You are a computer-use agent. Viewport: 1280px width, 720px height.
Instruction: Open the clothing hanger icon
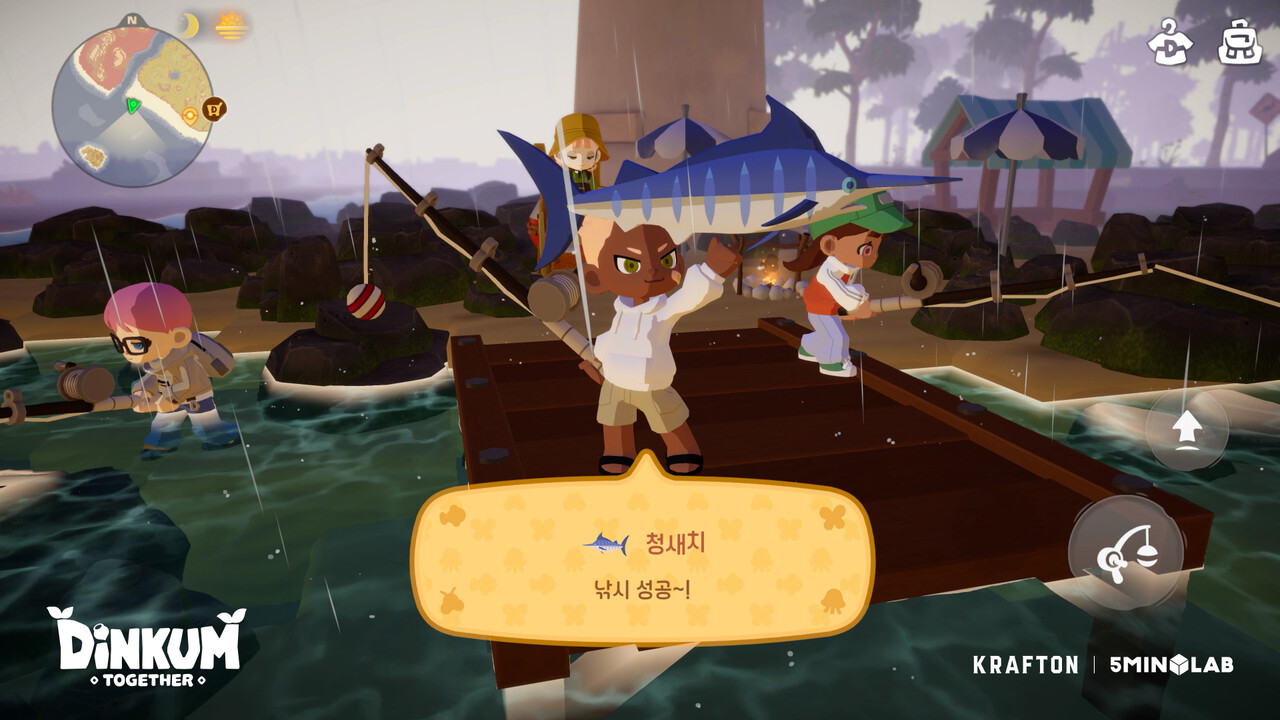coord(1169,42)
